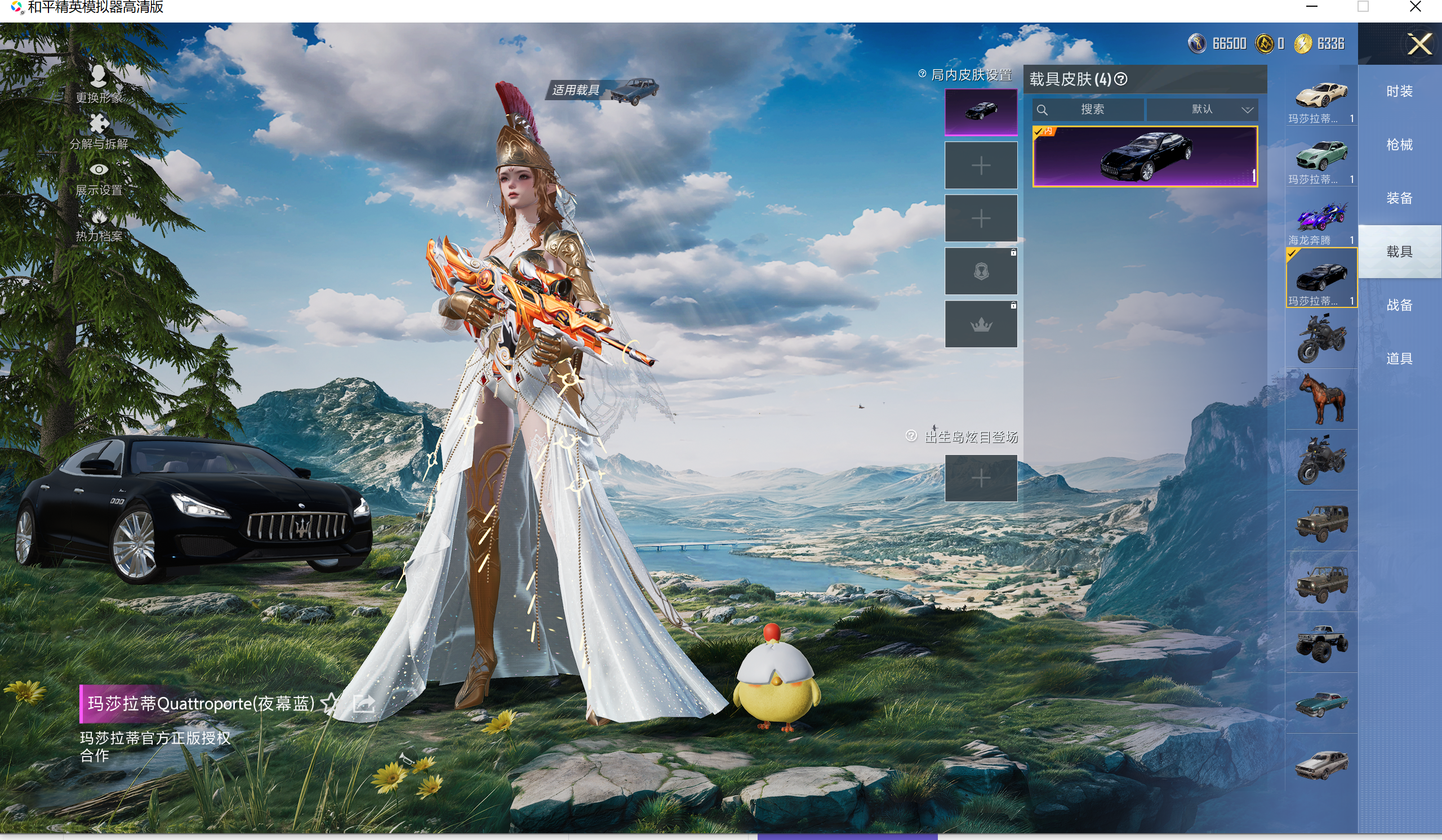Screen dimensions: 1442x840
Task: Select the monster truck thumbnail
Action: (x=1321, y=643)
